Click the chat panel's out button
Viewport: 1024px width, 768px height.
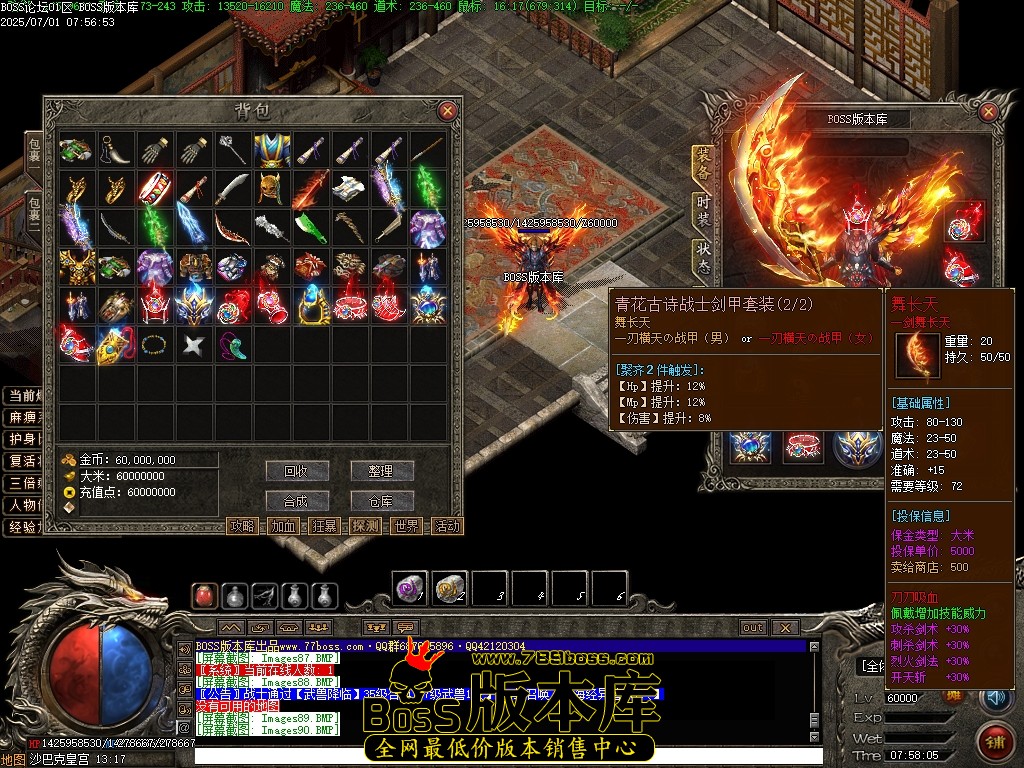tap(752, 628)
